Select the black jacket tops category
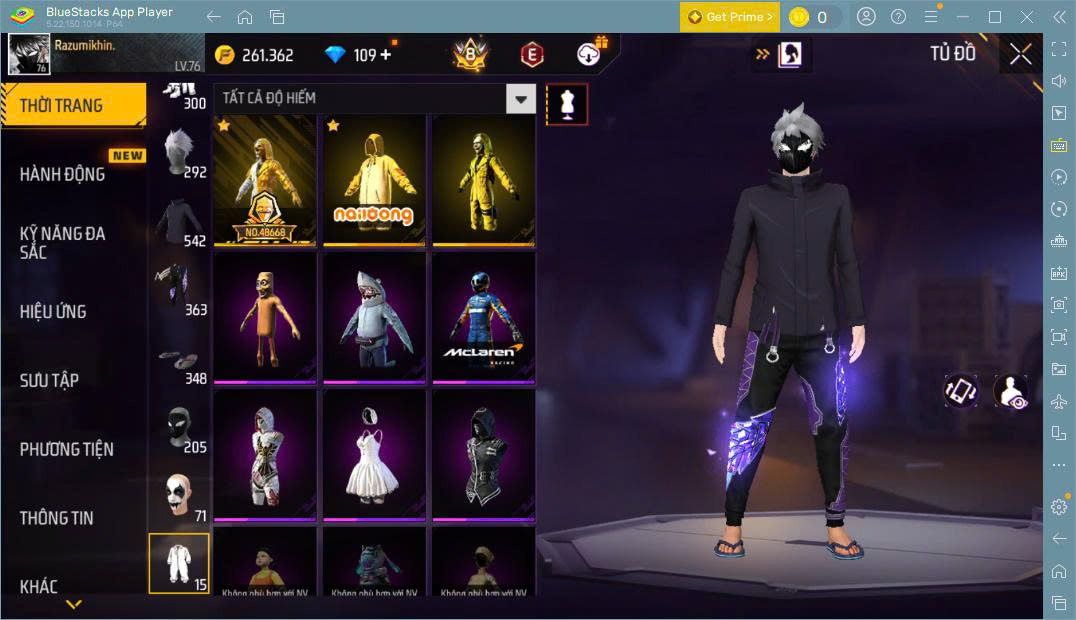The image size is (1076, 620). (x=179, y=222)
